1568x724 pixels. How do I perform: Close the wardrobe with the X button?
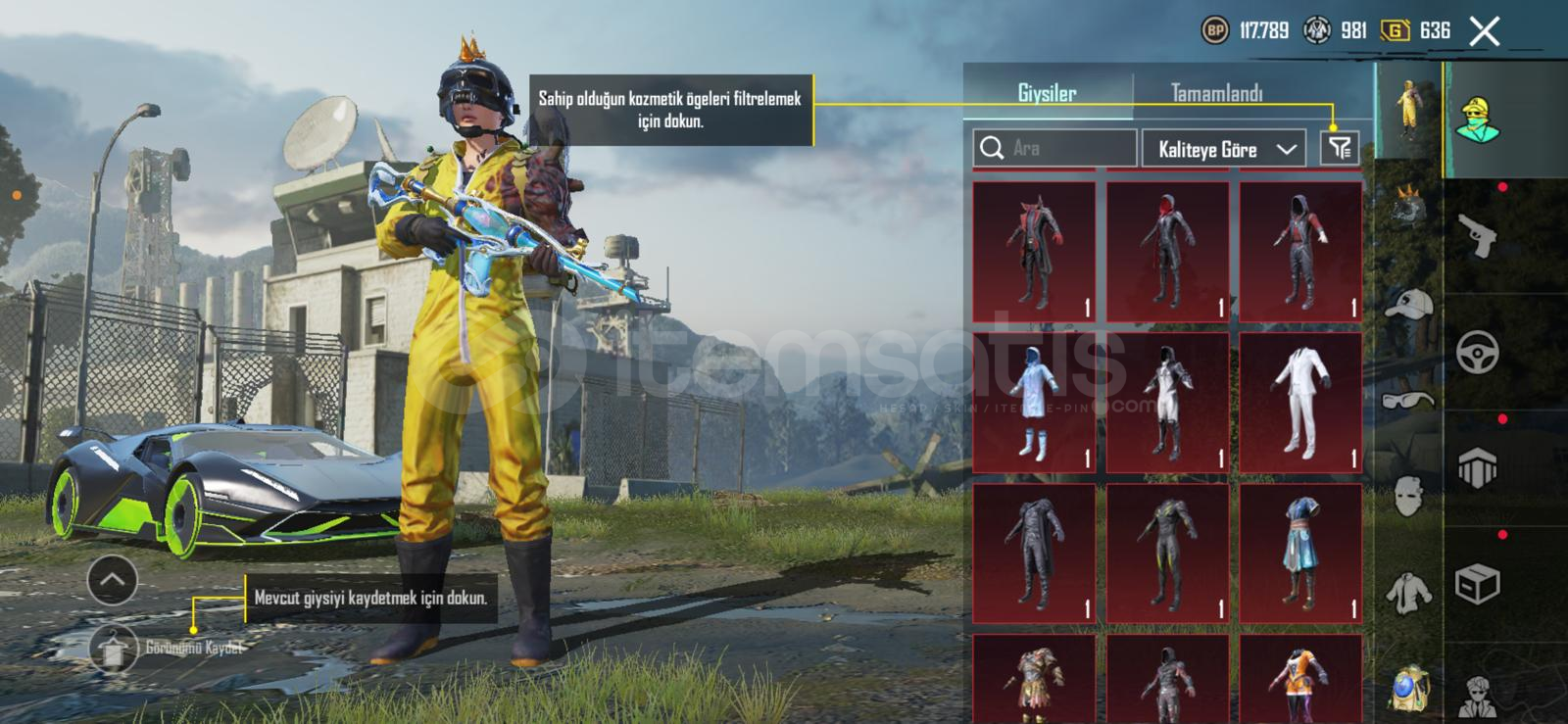(x=1484, y=31)
